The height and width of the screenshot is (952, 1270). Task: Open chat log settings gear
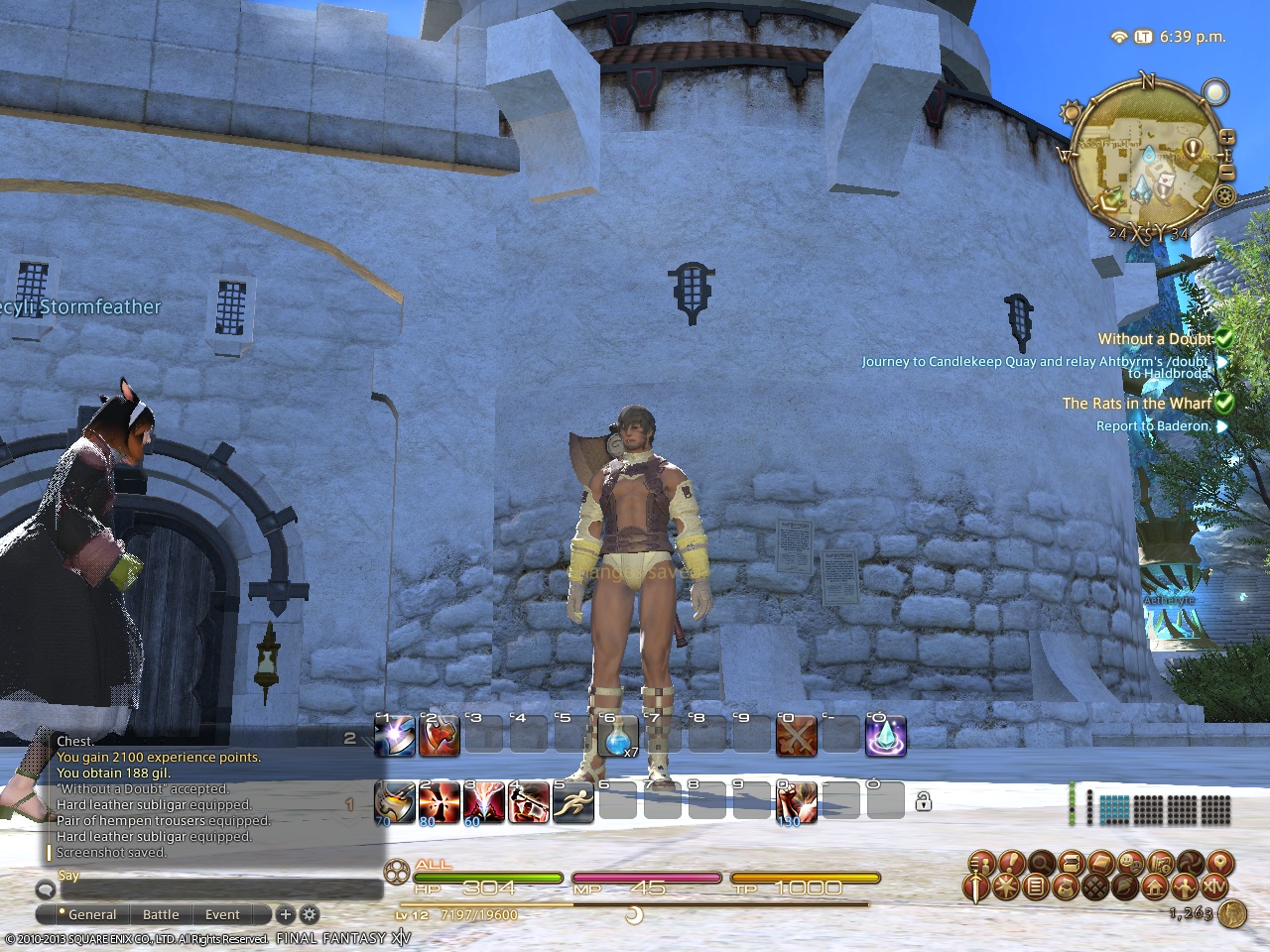[x=309, y=914]
